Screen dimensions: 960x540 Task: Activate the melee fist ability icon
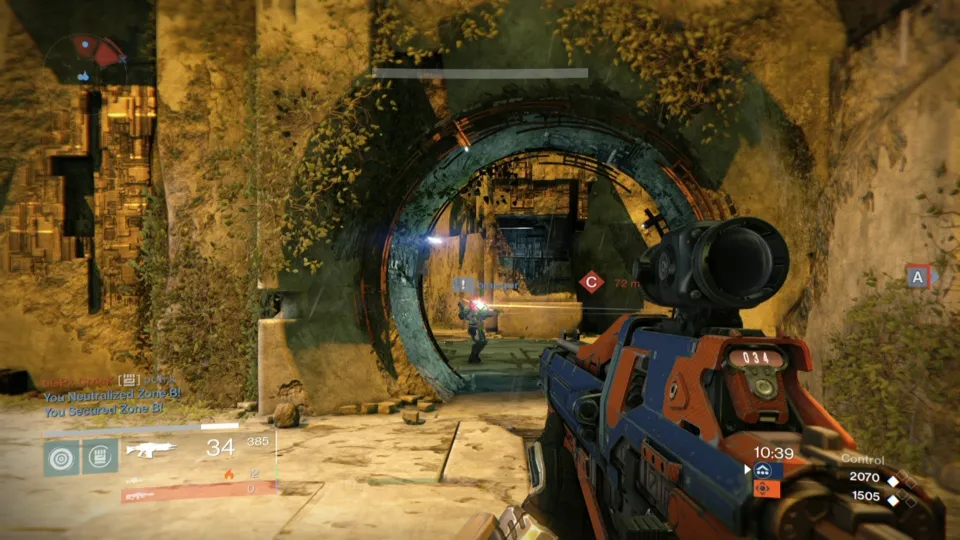click(100, 457)
